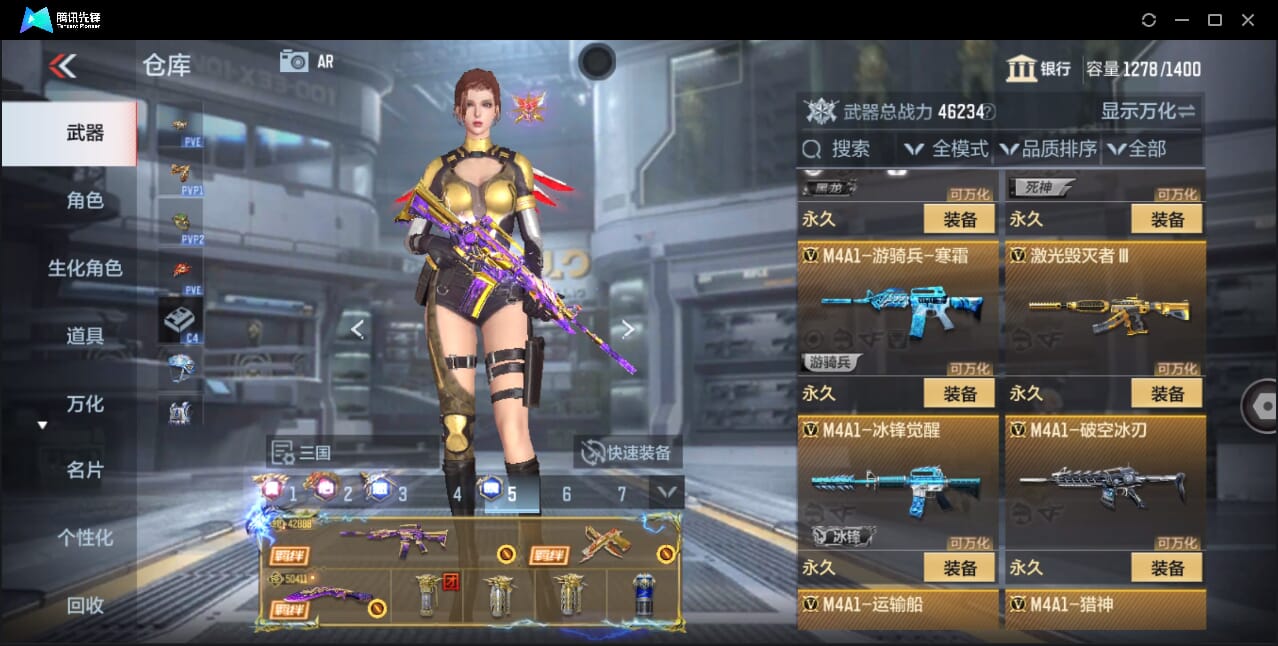Toggle the 显示万化 switch
The height and width of the screenshot is (646, 1278).
click(x=1148, y=111)
